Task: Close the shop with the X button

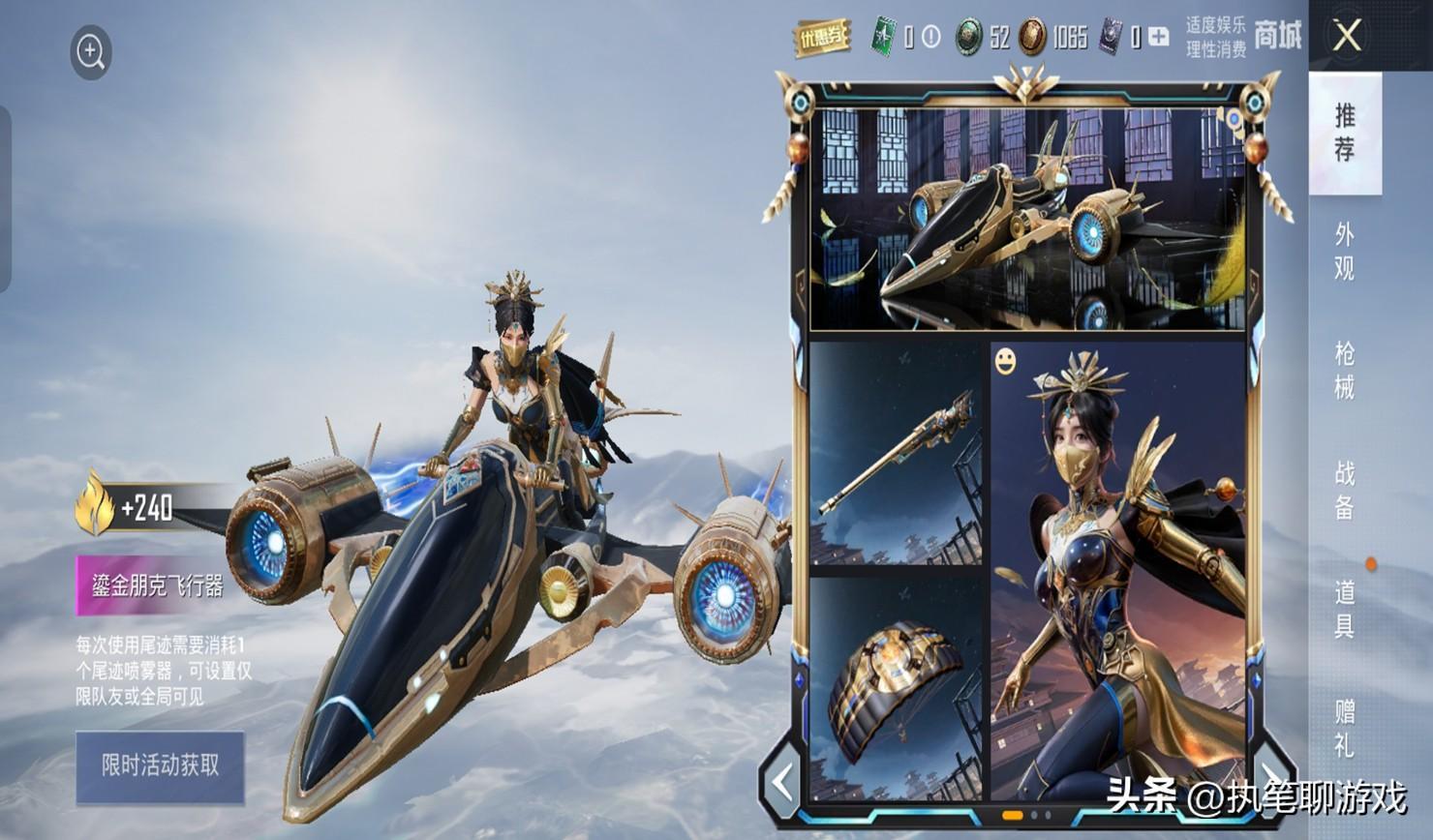Action: point(1346,37)
